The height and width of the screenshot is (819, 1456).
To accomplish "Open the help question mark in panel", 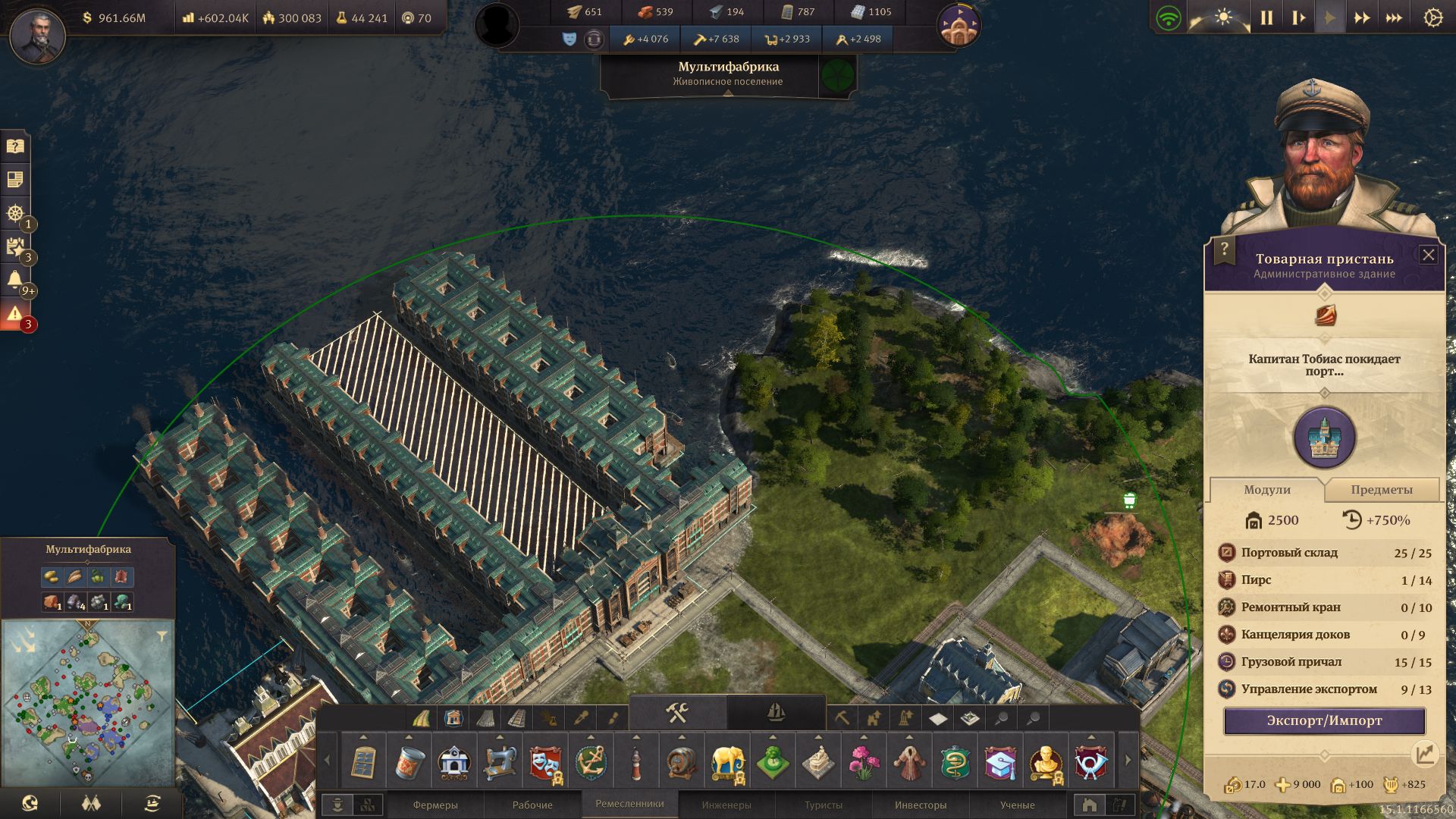I will coord(1224,248).
